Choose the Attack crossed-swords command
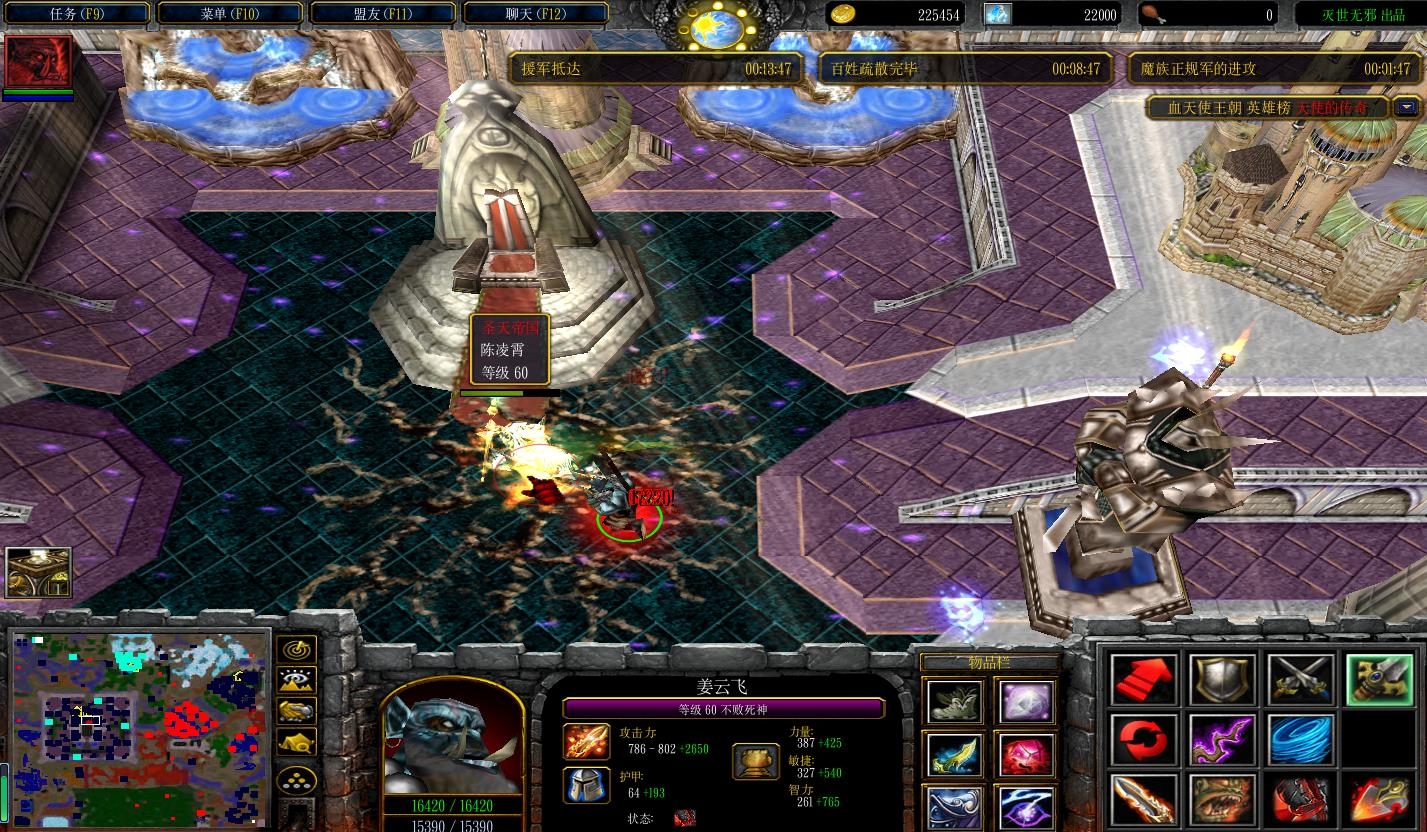 1299,680
